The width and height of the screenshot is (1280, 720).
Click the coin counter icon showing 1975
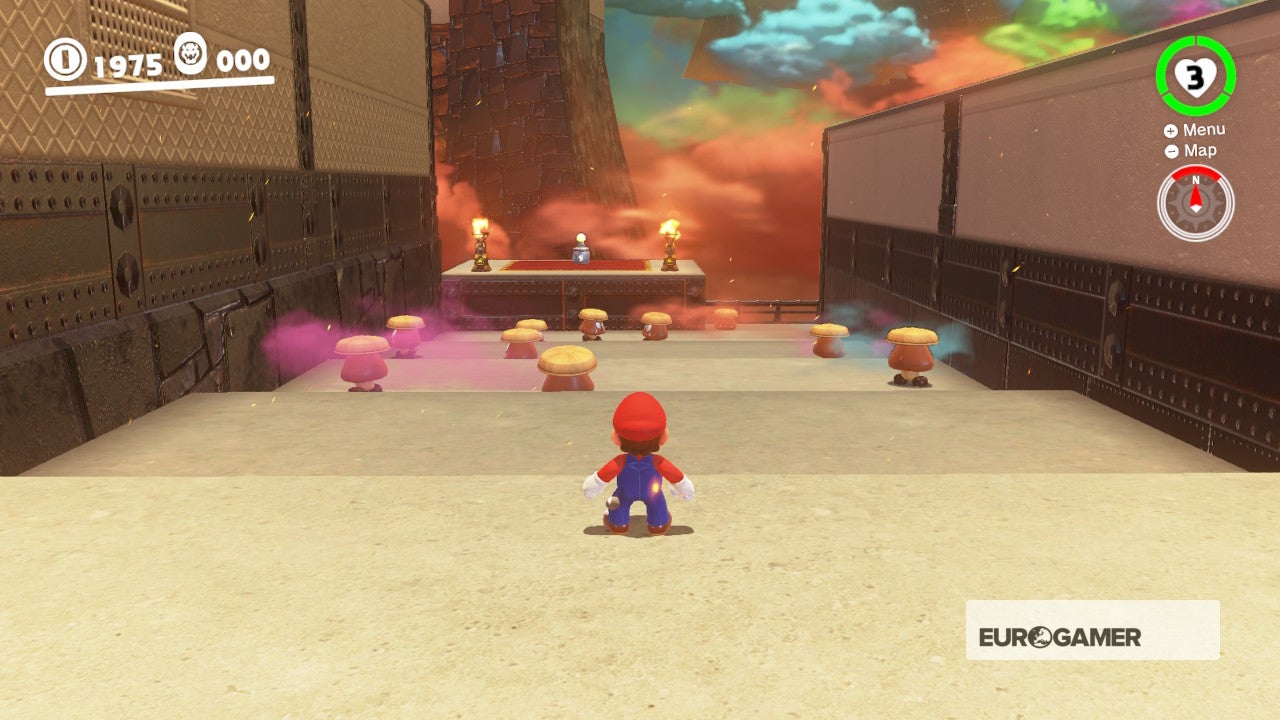[66, 60]
